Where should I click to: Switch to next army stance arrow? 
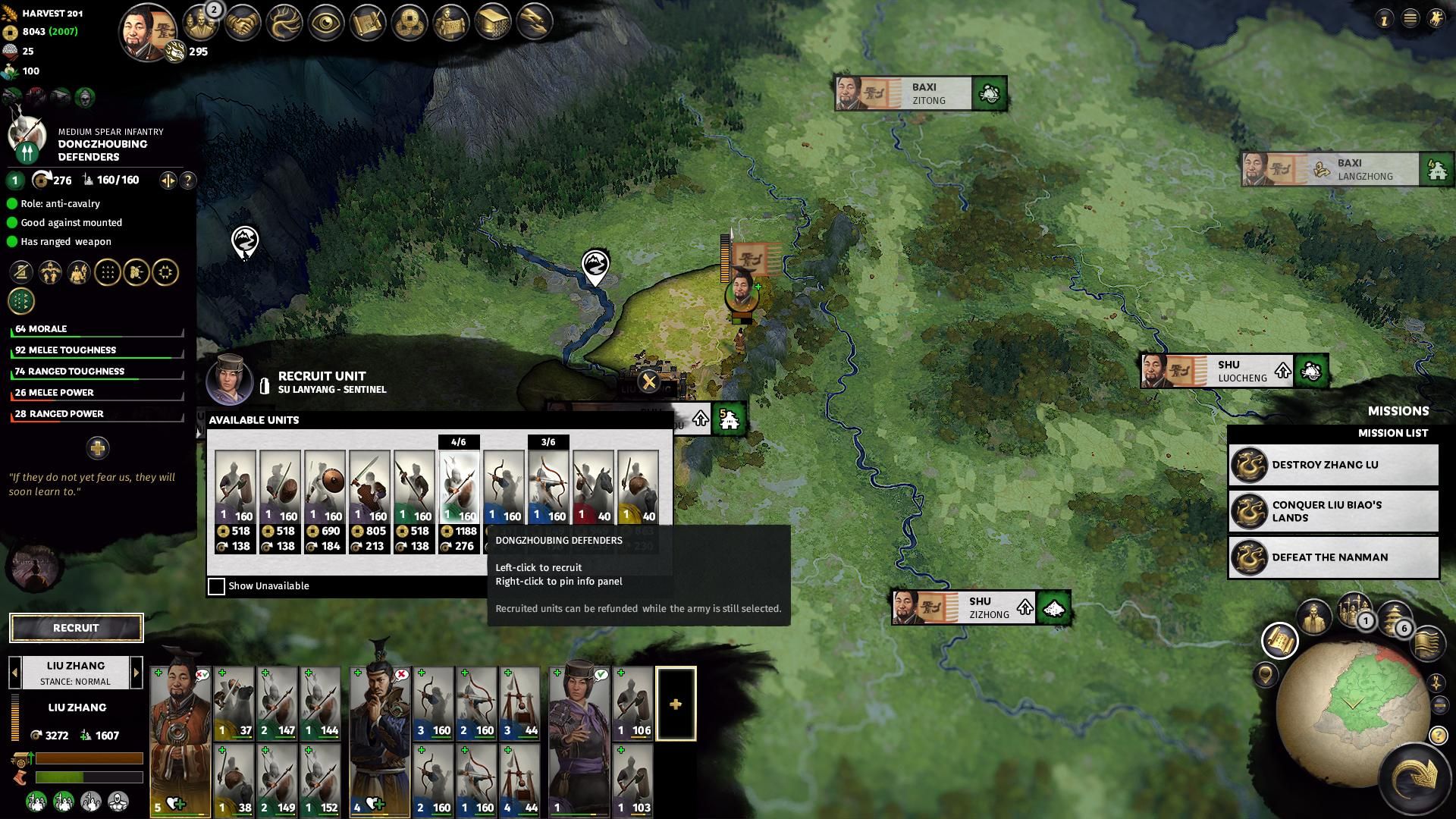pyautogui.click(x=136, y=673)
